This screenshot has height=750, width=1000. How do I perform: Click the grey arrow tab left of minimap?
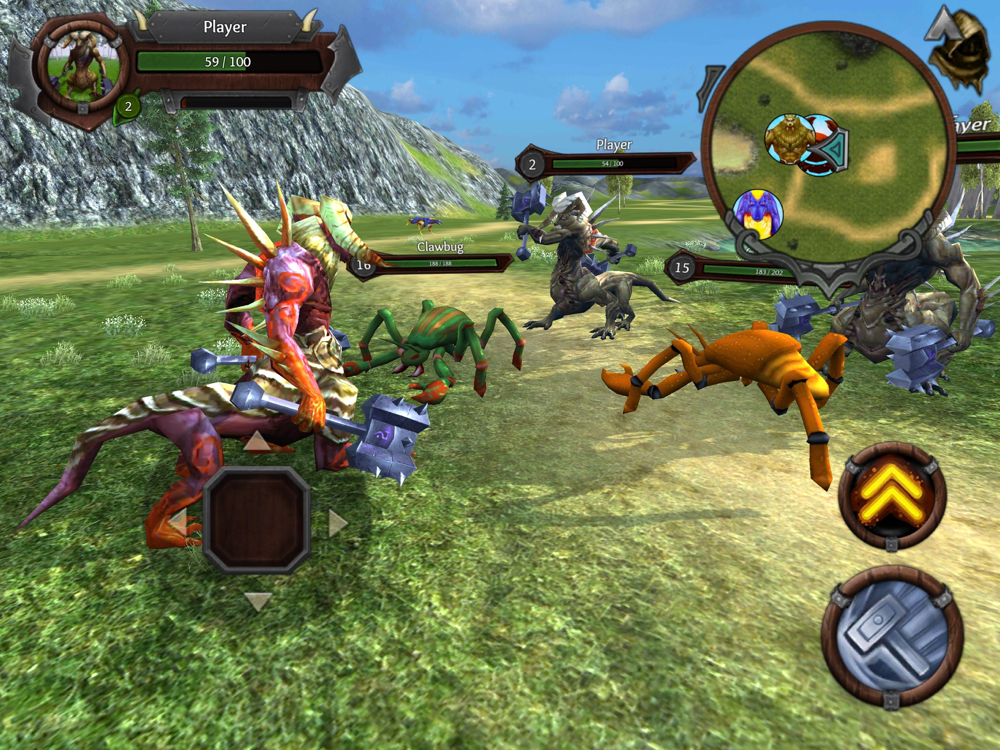click(712, 88)
